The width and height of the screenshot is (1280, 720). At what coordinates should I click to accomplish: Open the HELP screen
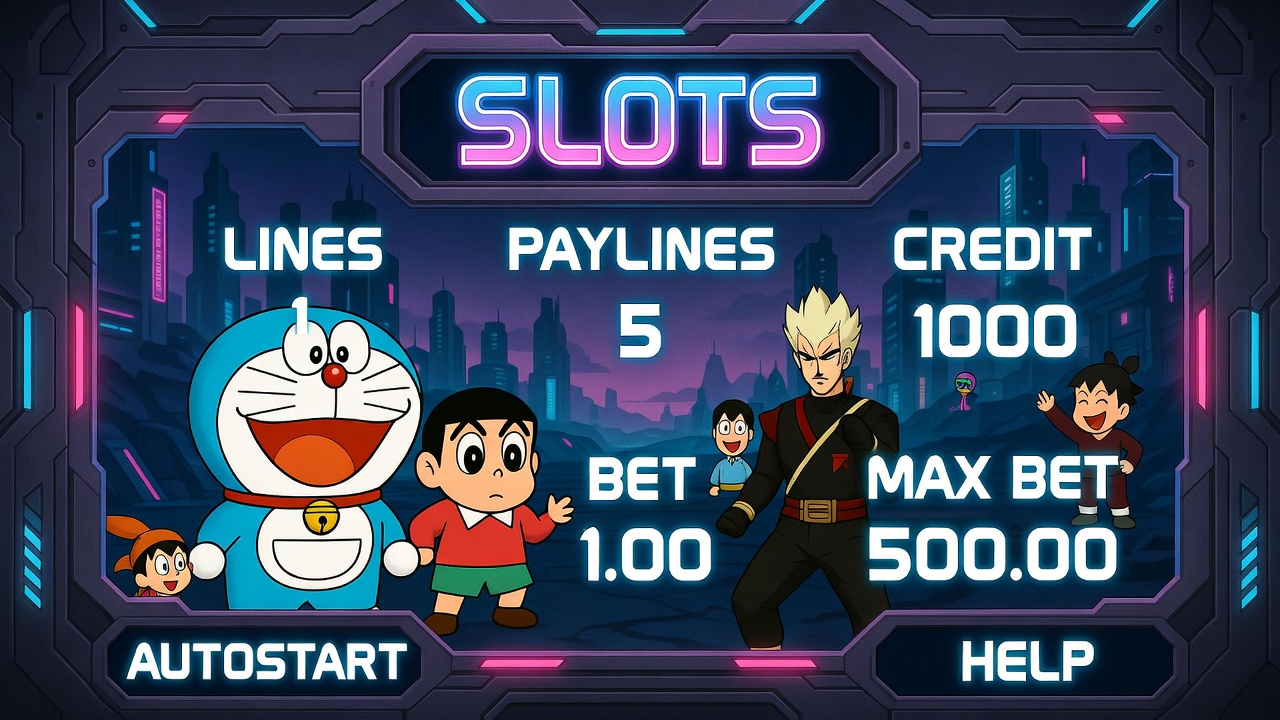[x=1027, y=661]
